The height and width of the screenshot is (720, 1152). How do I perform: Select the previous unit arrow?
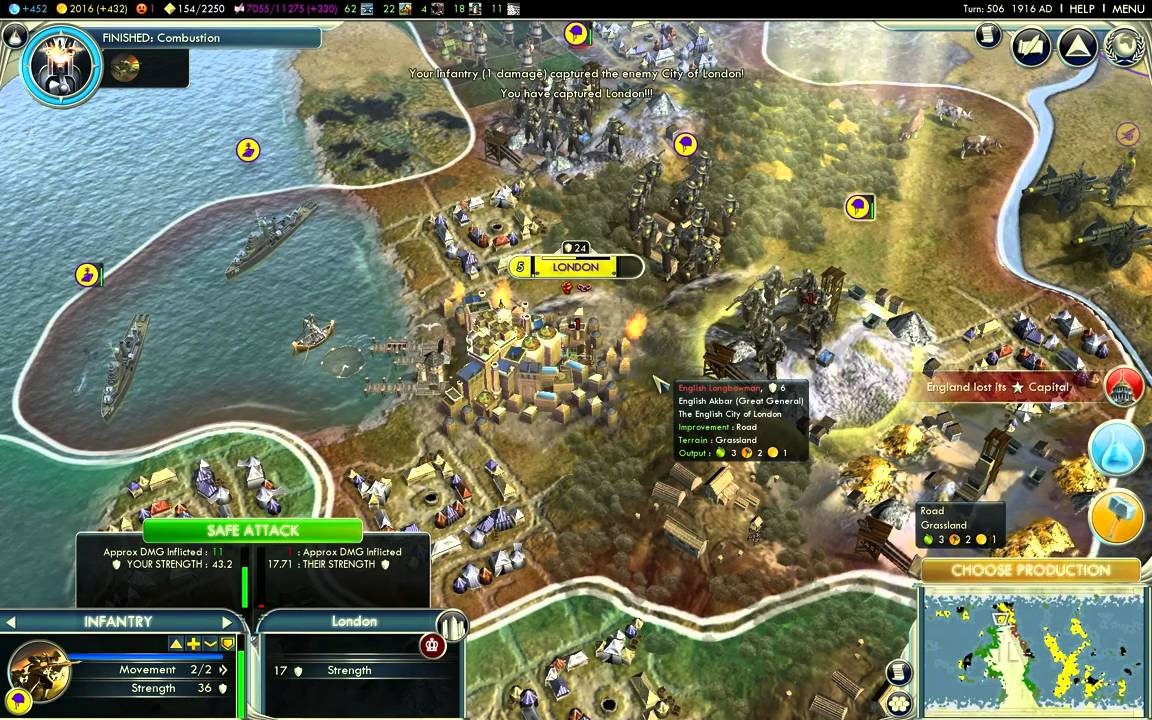pos(10,623)
